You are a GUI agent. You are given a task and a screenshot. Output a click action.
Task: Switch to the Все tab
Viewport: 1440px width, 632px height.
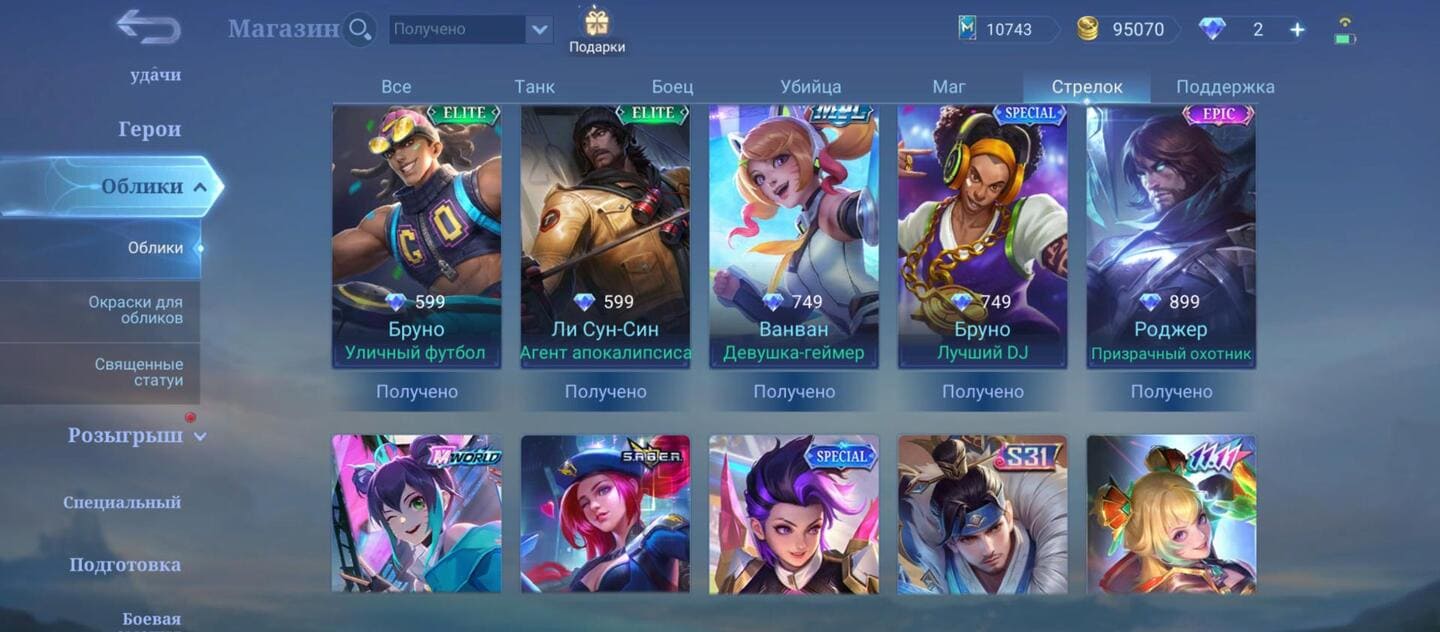[396, 87]
